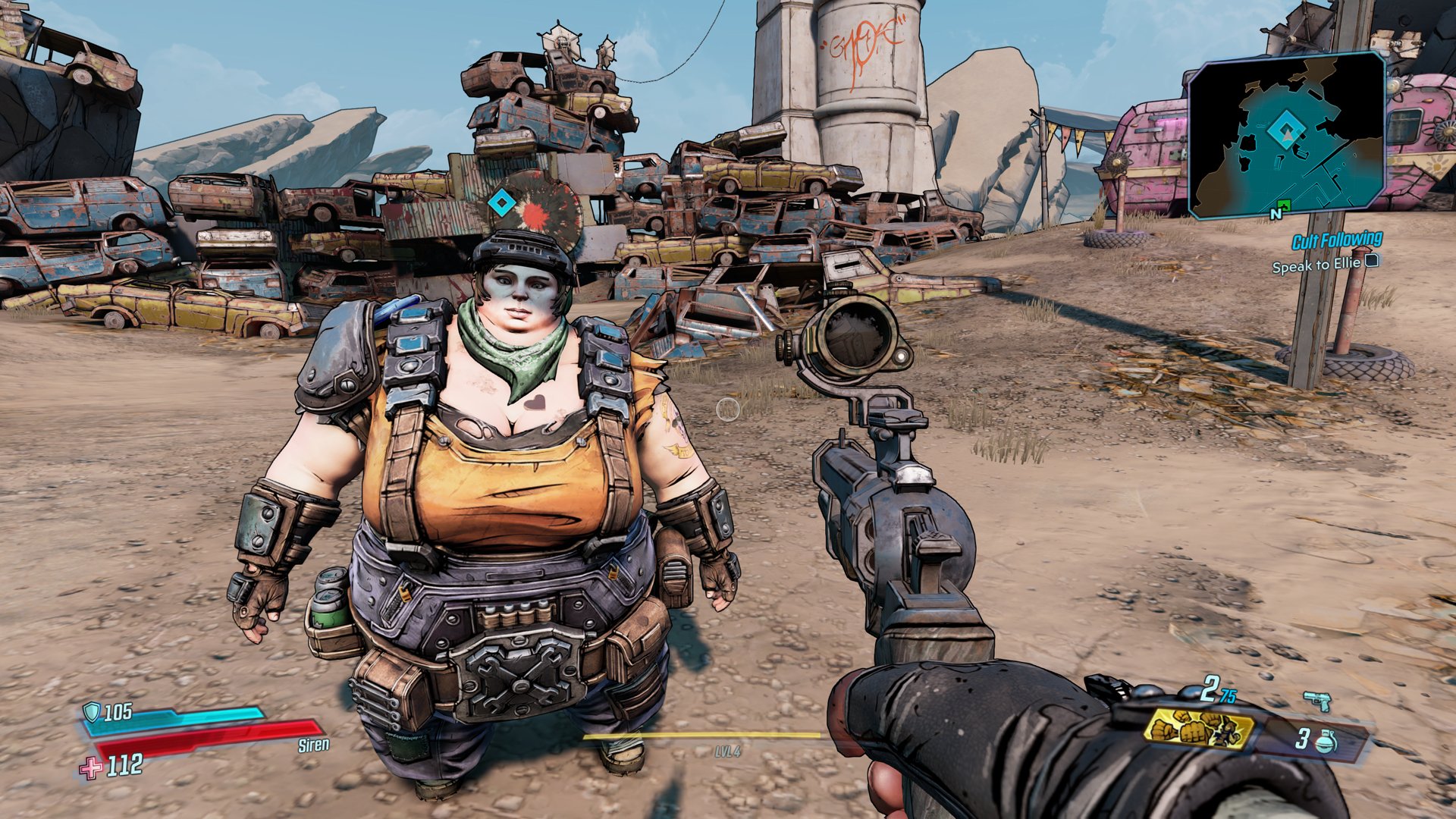Activate the yellow fists action skill icon

pos(1198,729)
